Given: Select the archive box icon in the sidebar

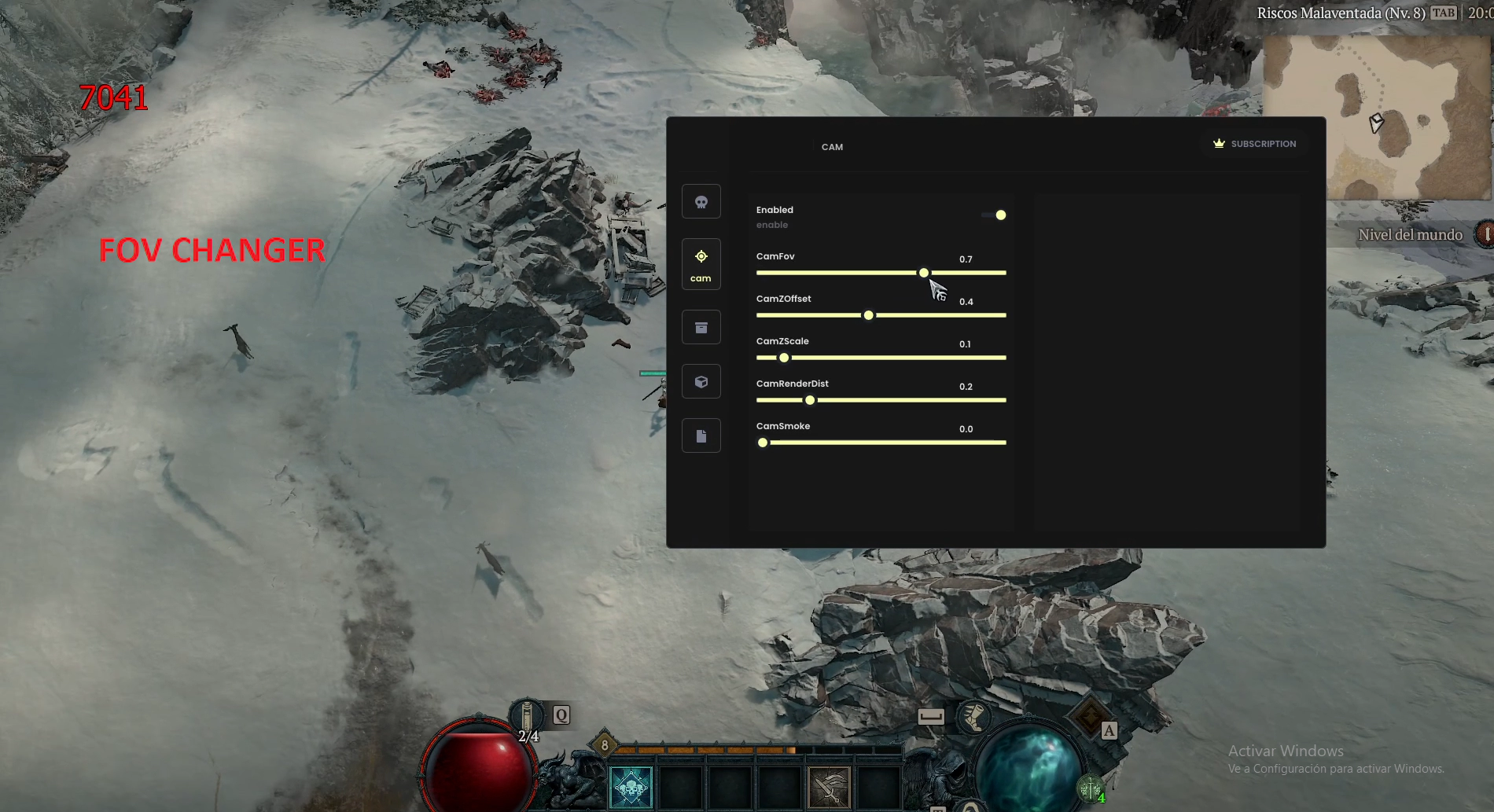Looking at the screenshot, I should point(701,326).
